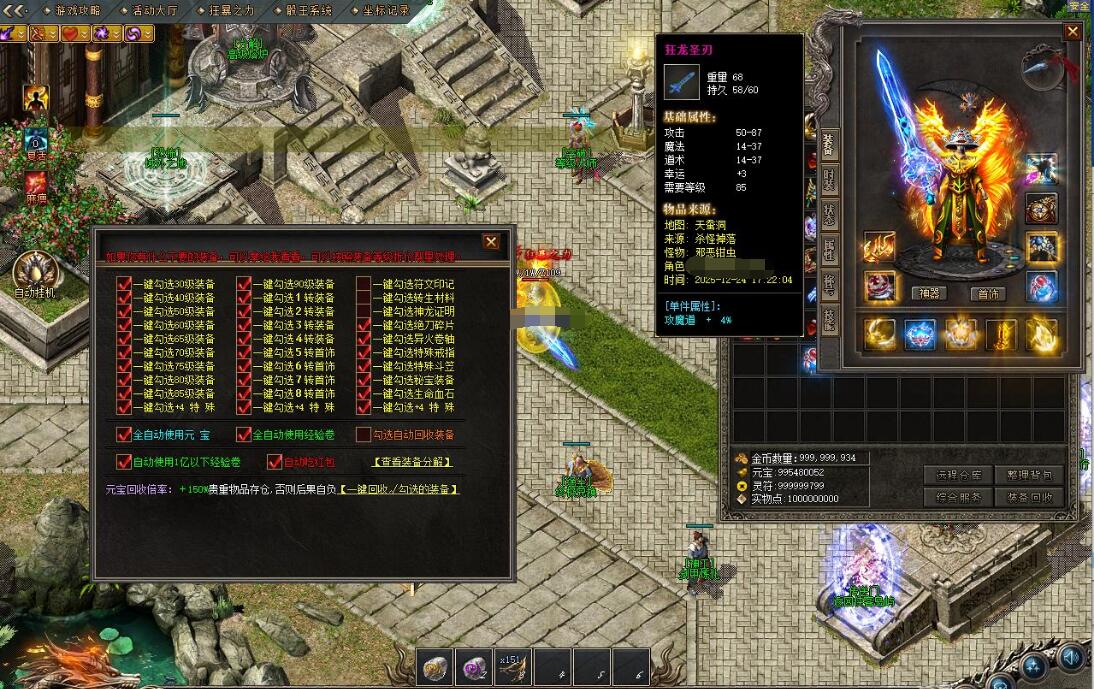Toggle the 一键勾选30级装备 checkbox
Screen dimensions: 1094x689
124,284
